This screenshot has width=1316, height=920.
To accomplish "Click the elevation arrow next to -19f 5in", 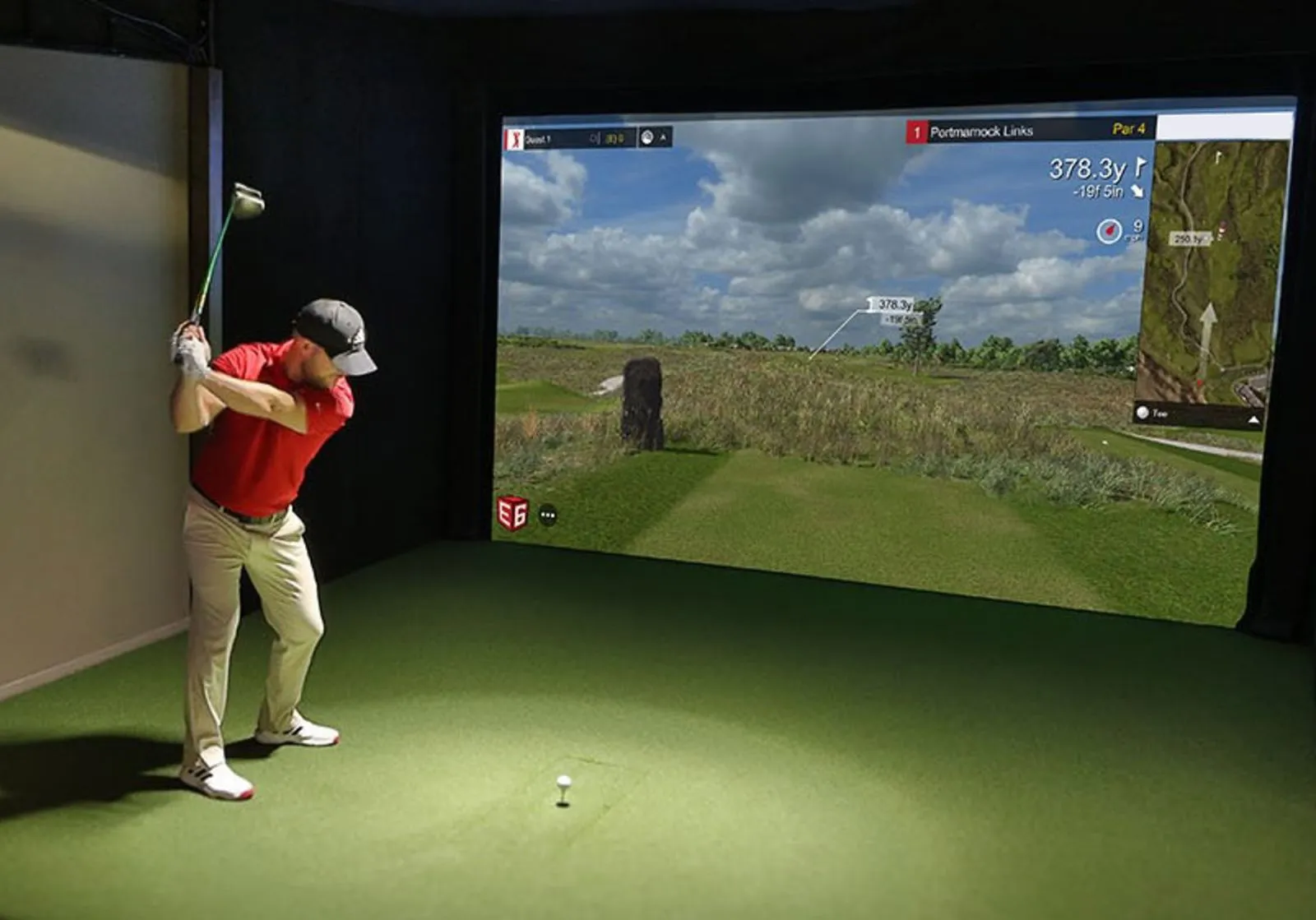I will pos(1137,191).
